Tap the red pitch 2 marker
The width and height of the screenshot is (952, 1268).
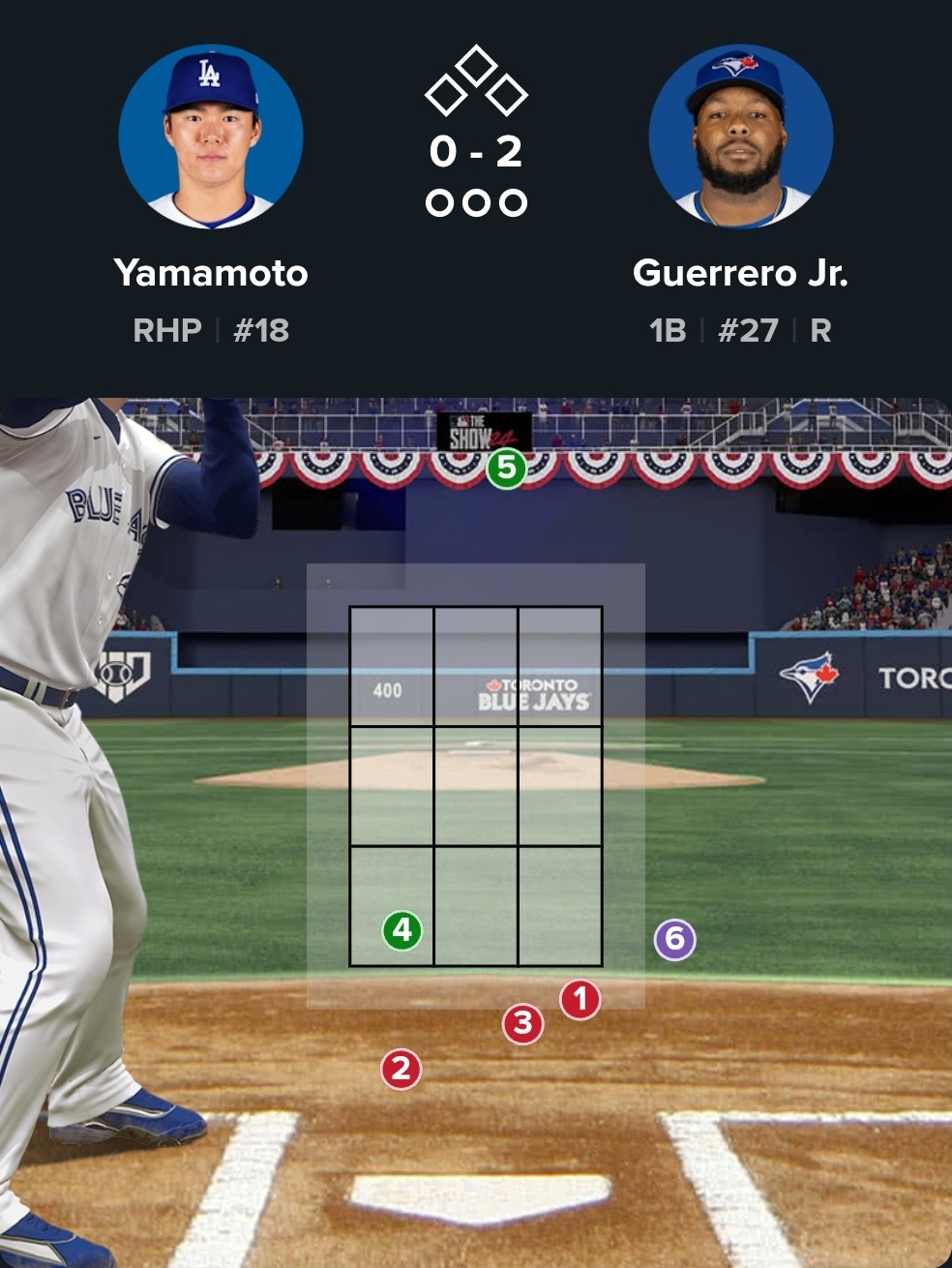tap(401, 1069)
